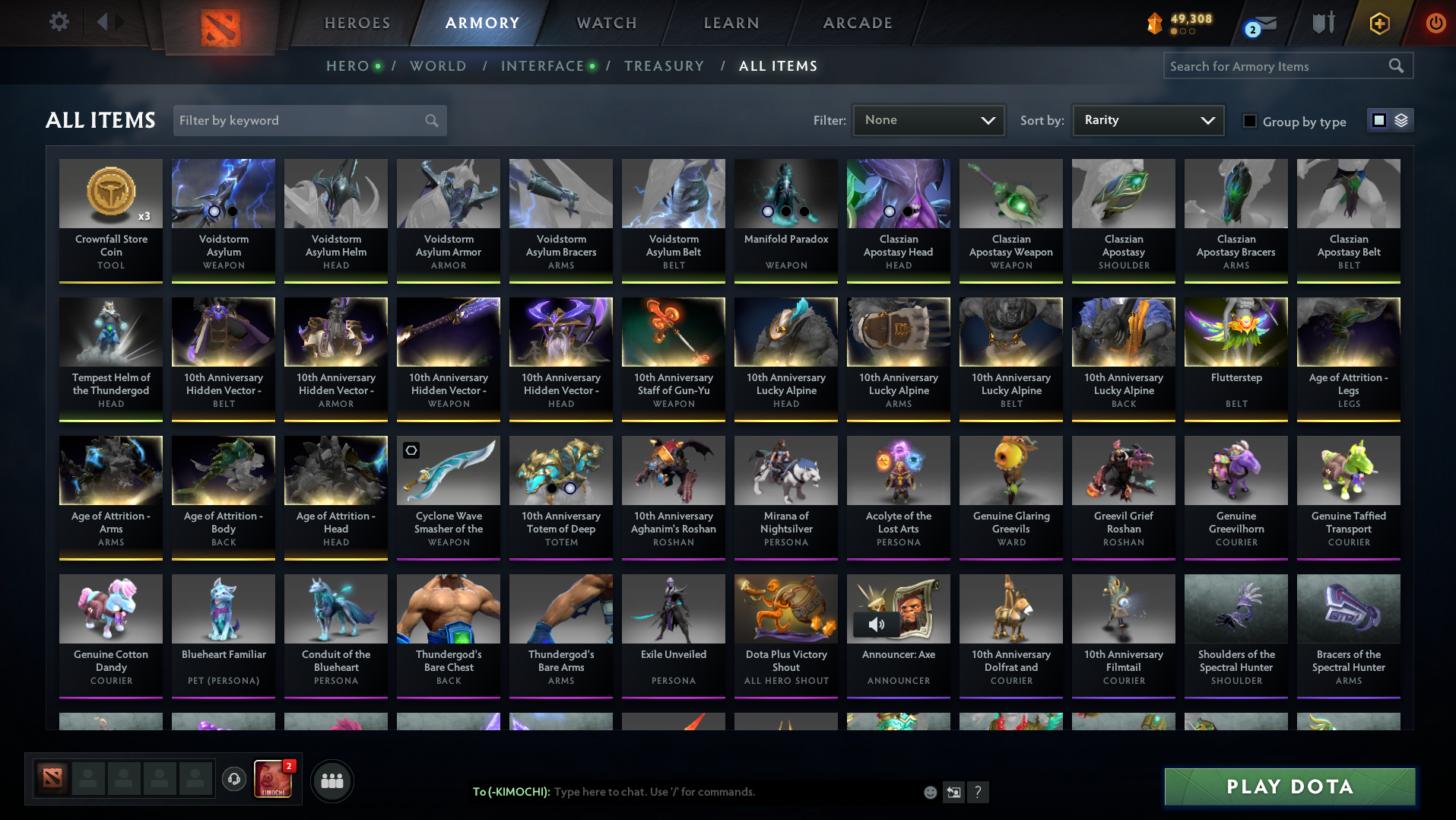This screenshot has height=820, width=1456.
Task: Select the Manifold Paradox weapon thumbnail
Action: tap(785, 193)
